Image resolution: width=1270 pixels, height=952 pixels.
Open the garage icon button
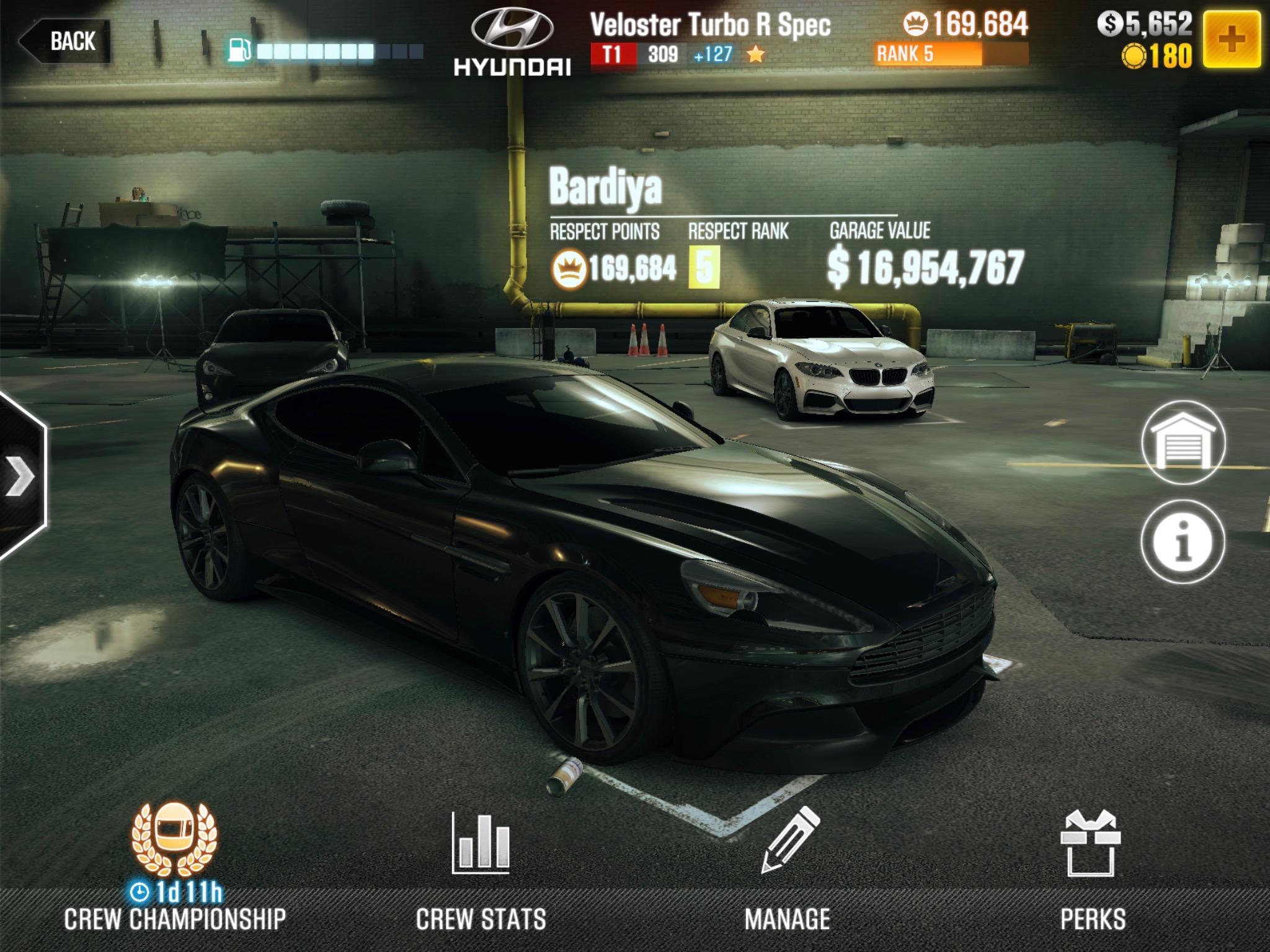1183,443
